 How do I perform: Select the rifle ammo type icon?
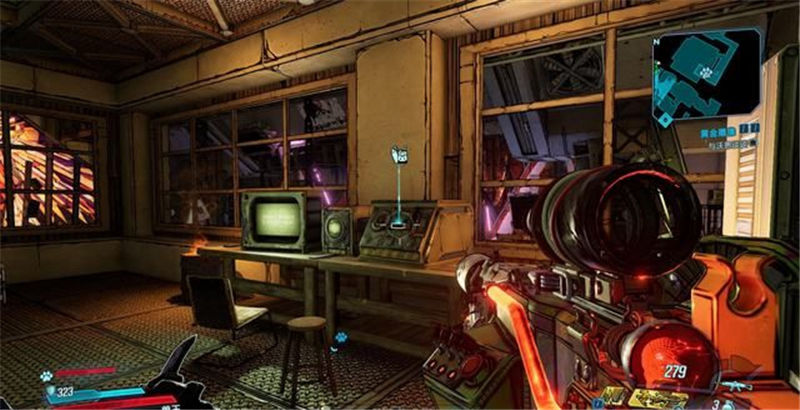736,385
